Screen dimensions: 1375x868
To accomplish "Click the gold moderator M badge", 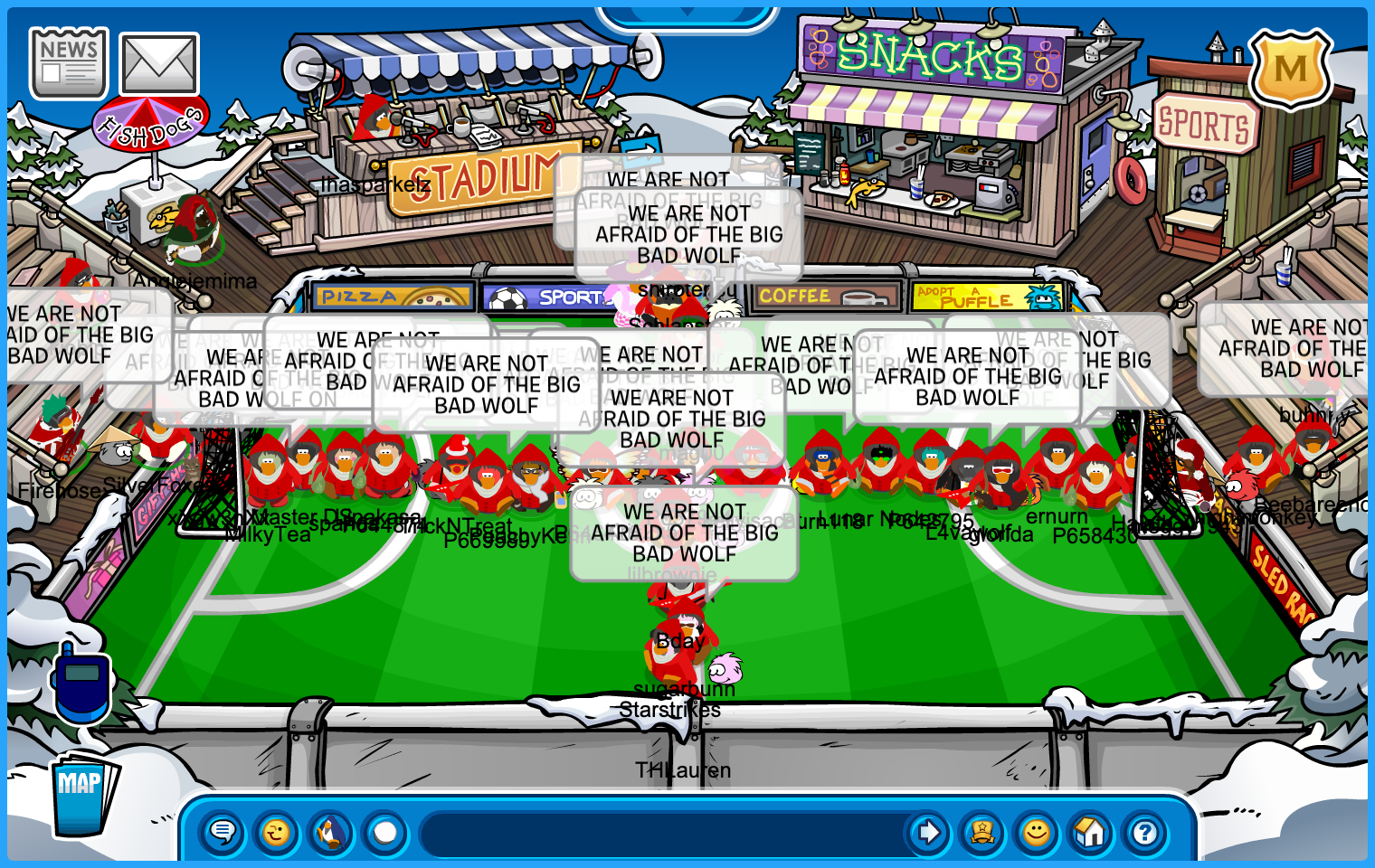I will pyautogui.click(x=1290, y=69).
